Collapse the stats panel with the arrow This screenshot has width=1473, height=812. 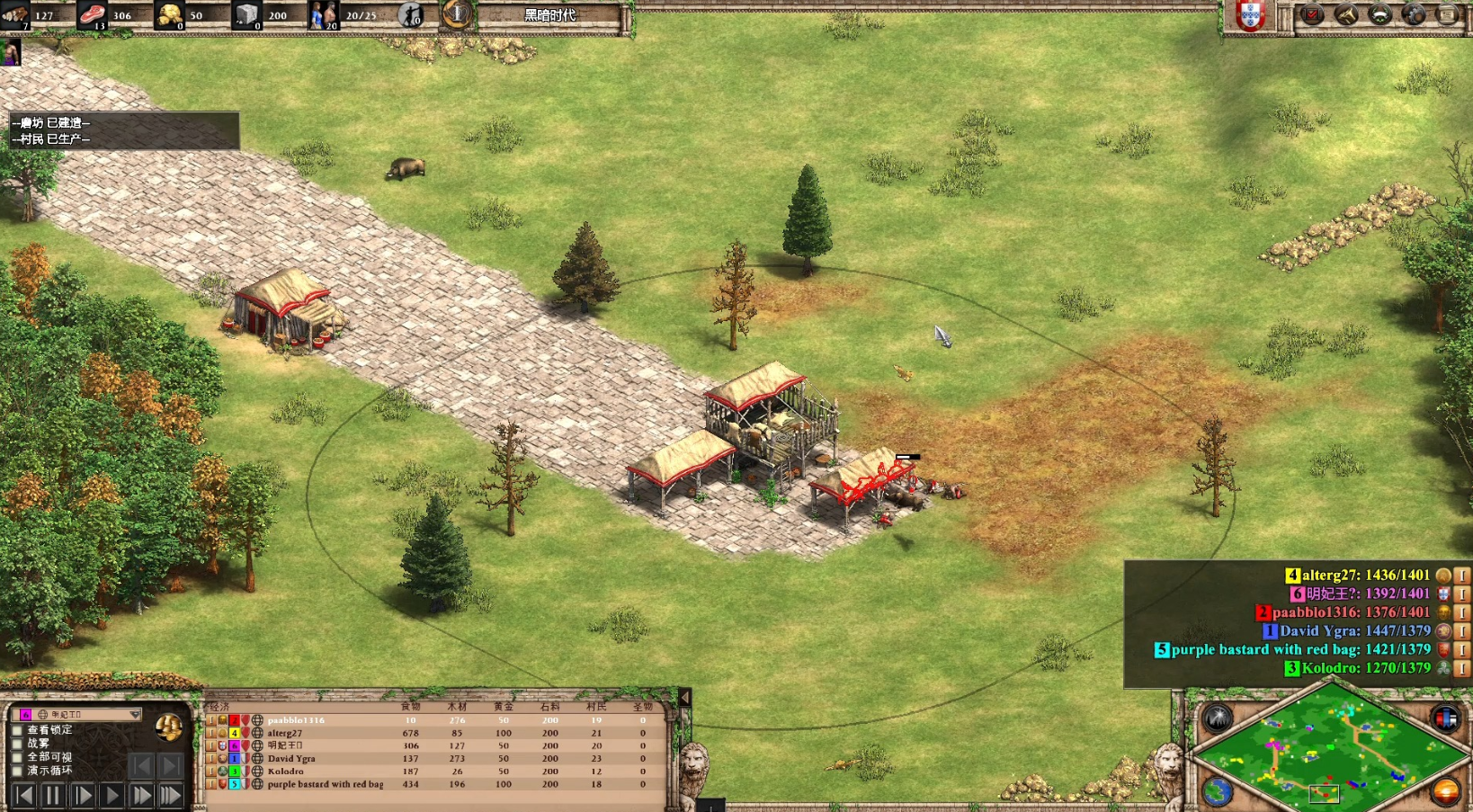(684, 697)
